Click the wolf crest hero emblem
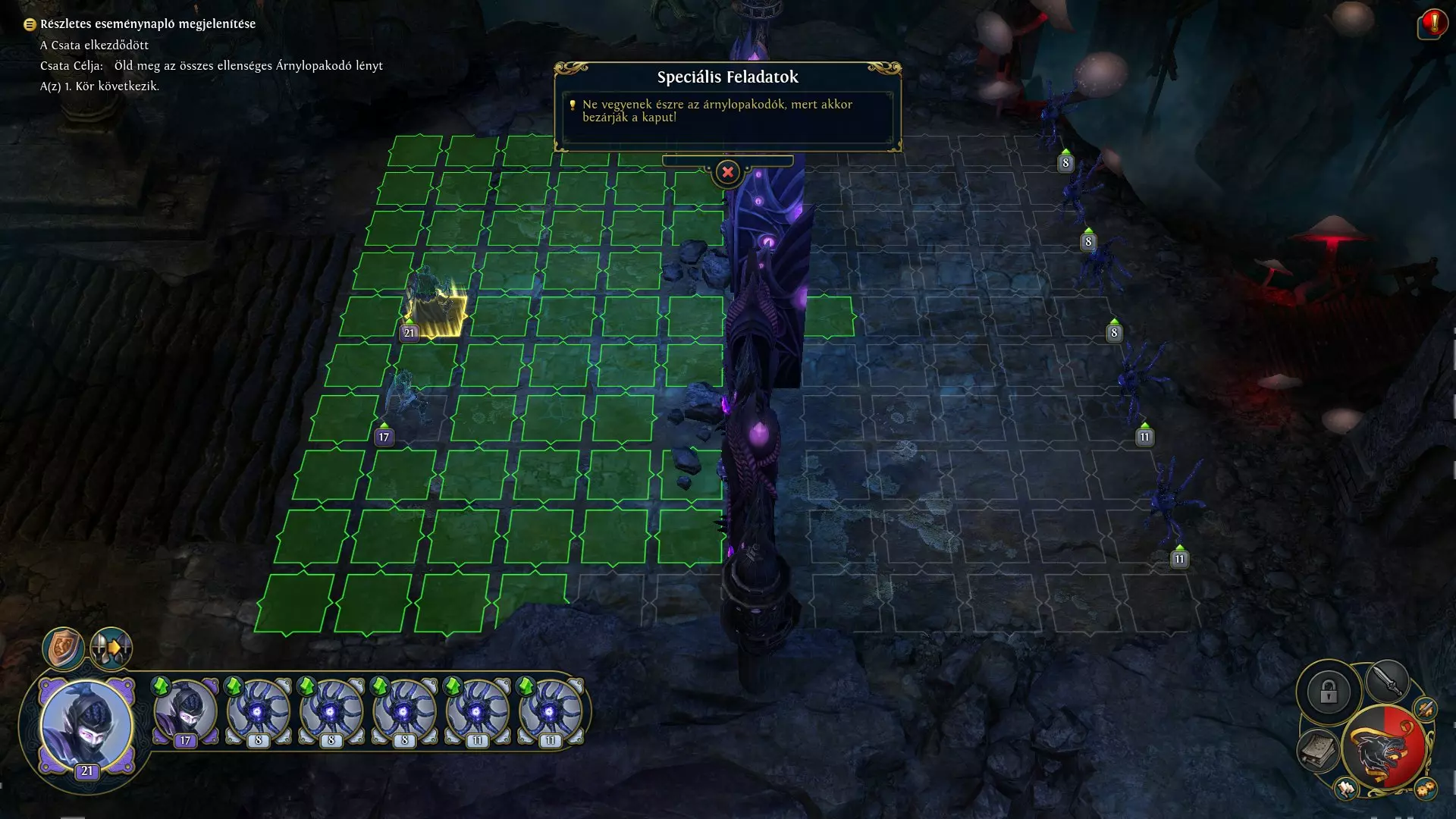This screenshot has width=1456, height=819. coord(1385,749)
